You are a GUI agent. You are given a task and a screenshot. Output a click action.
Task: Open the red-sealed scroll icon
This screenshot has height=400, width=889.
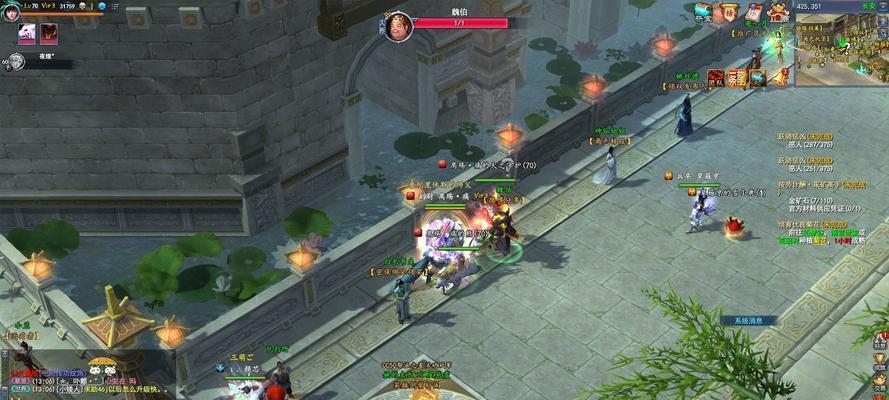point(755,11)
